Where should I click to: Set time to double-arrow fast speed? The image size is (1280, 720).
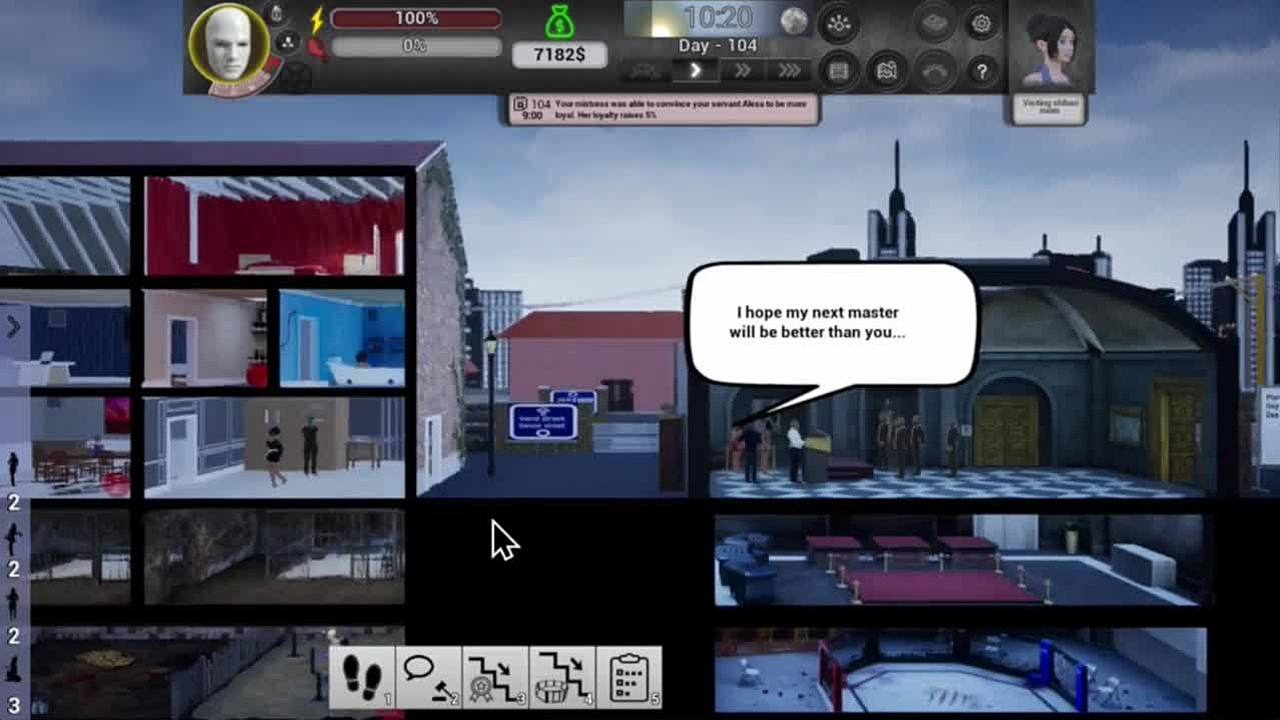[743, 70]
